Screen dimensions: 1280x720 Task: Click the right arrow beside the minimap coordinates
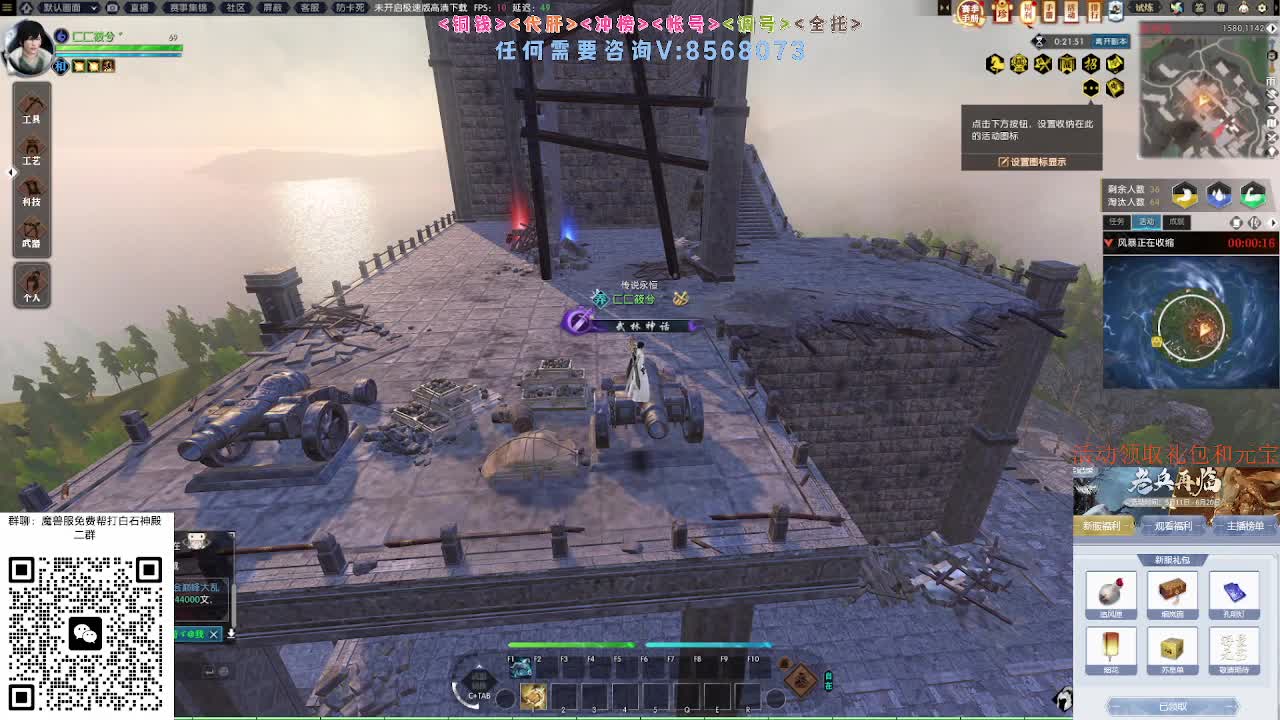1272,28
